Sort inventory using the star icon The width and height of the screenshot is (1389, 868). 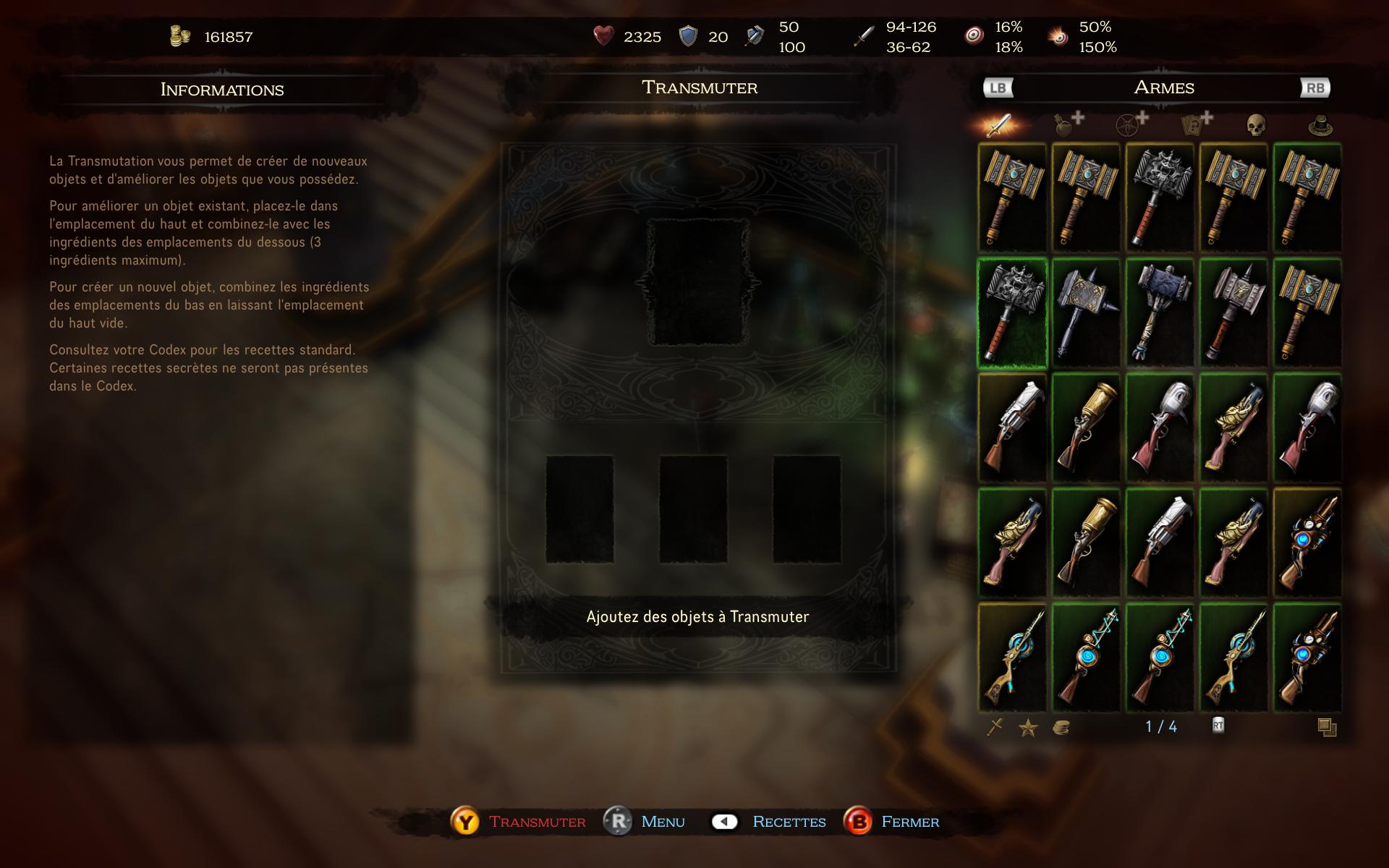click(x=1028, y=728)
